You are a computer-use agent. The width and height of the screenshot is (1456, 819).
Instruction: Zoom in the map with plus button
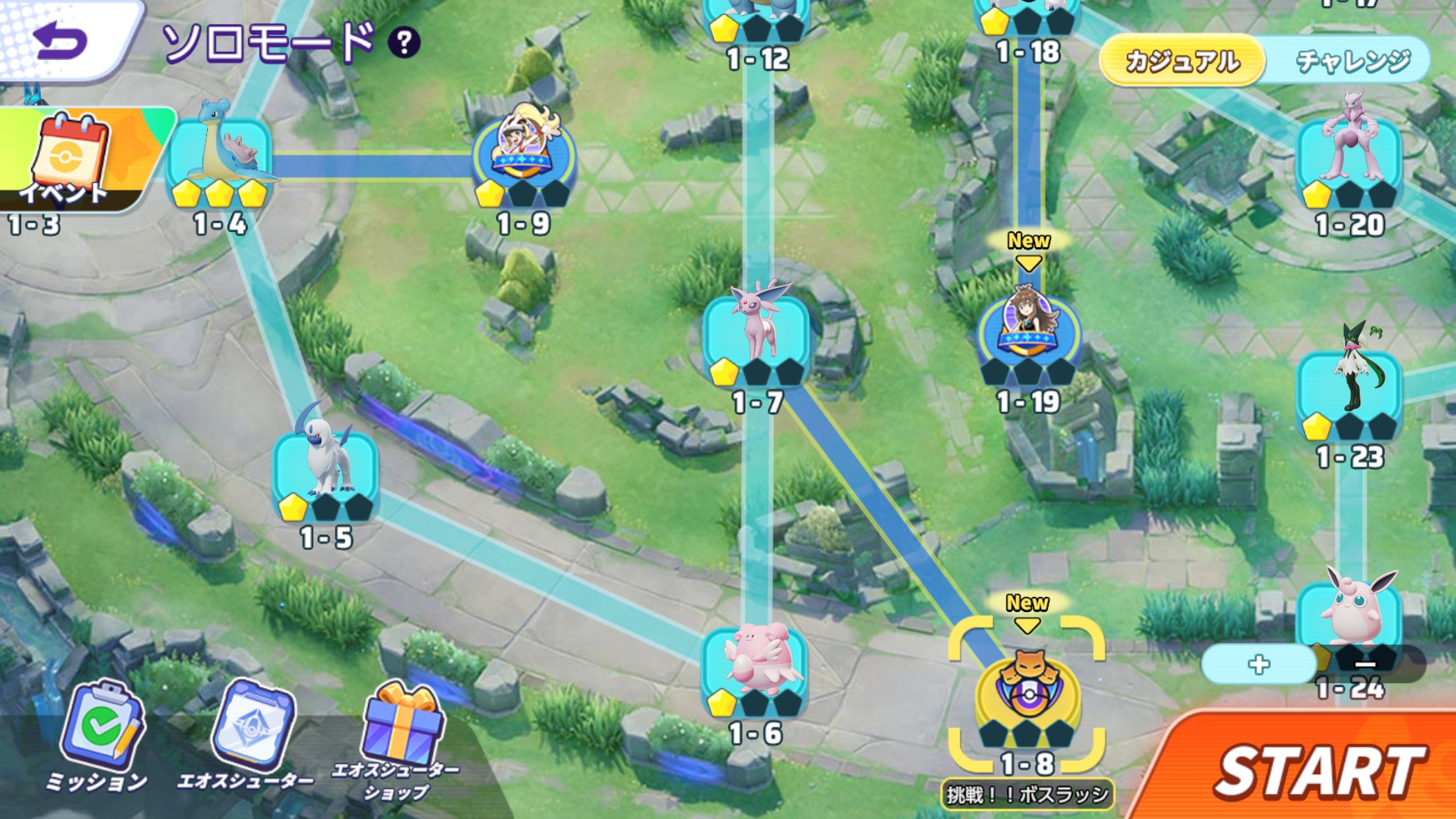click(x=1258, y=664)
